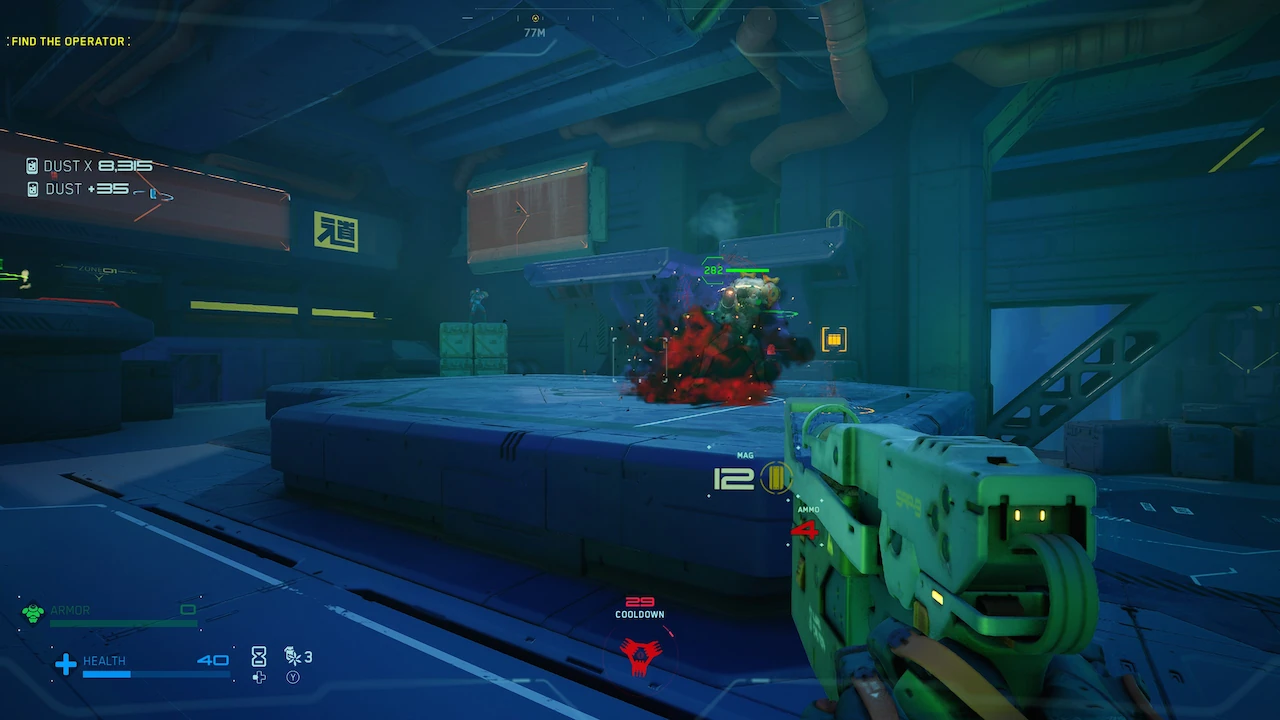Select the grenade icon
This screenshot has width=1280, height=720.
pyautogui.click(x=293, y=656)
